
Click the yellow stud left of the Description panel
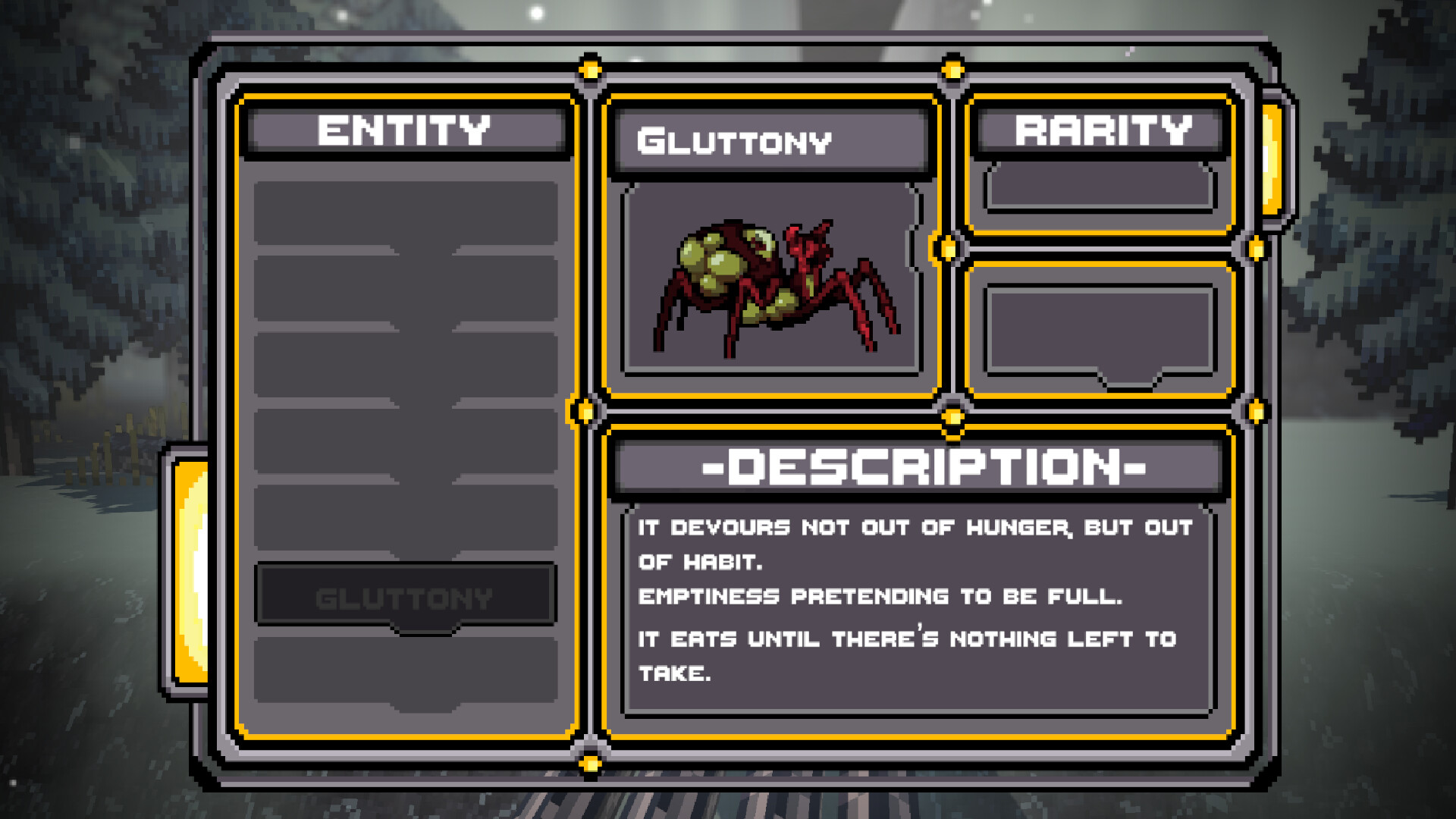585,409
